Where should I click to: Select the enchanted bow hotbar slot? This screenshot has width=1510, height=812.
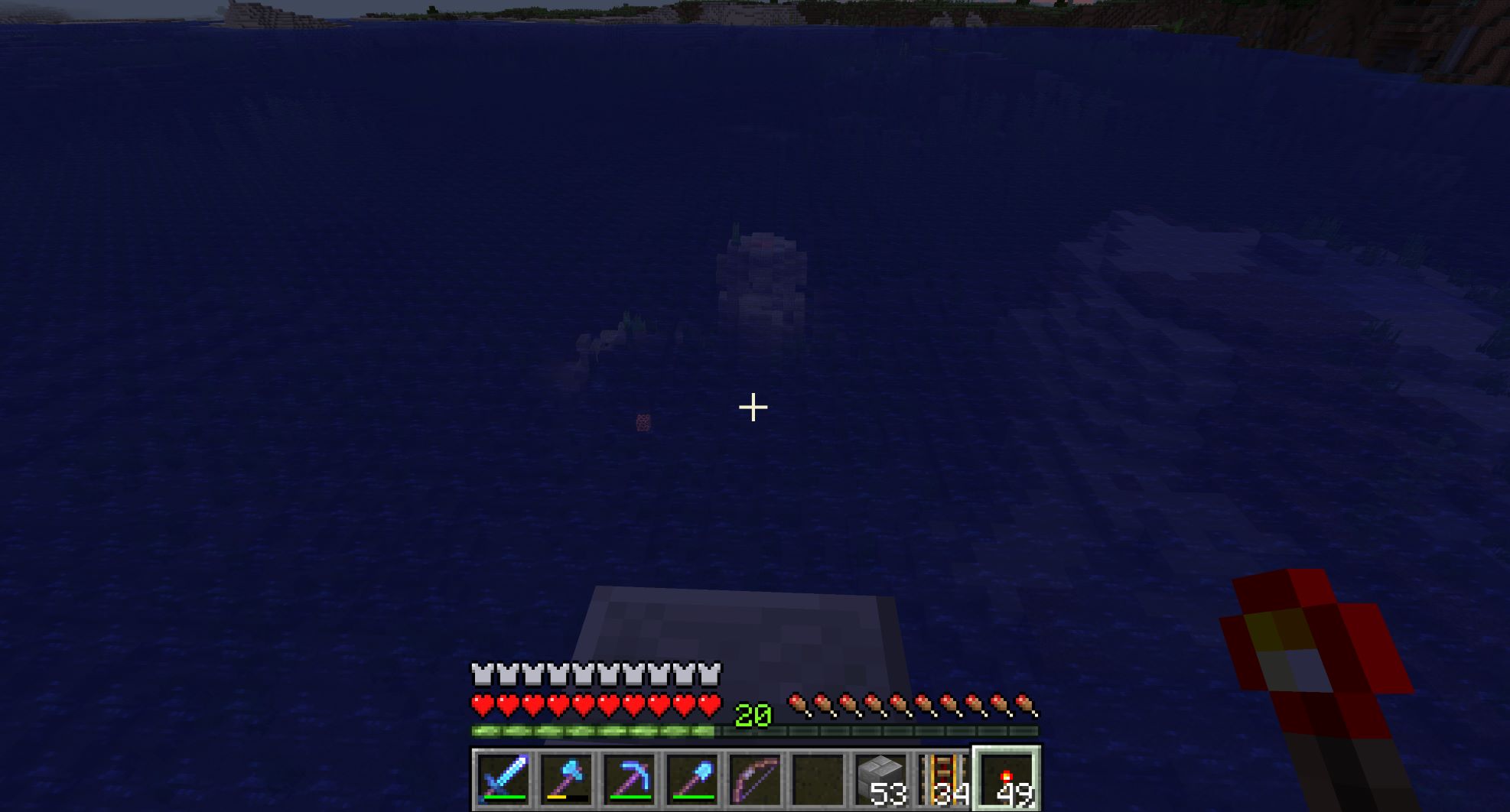[755, 779]
